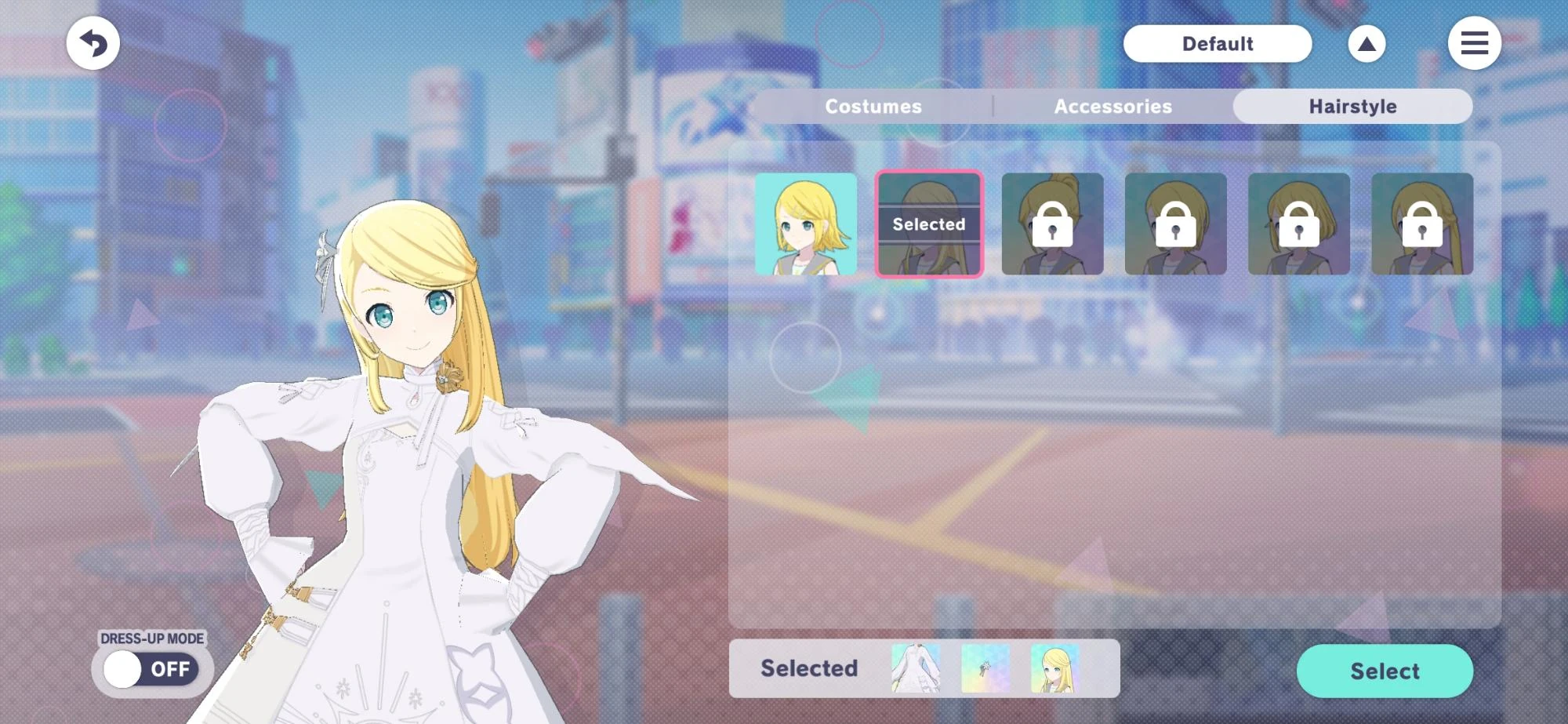Image resolution: width=1568 pixels, height=724 pixels.
Task: Click the currently Selected hairstyle option
Action: click(928, 224)
